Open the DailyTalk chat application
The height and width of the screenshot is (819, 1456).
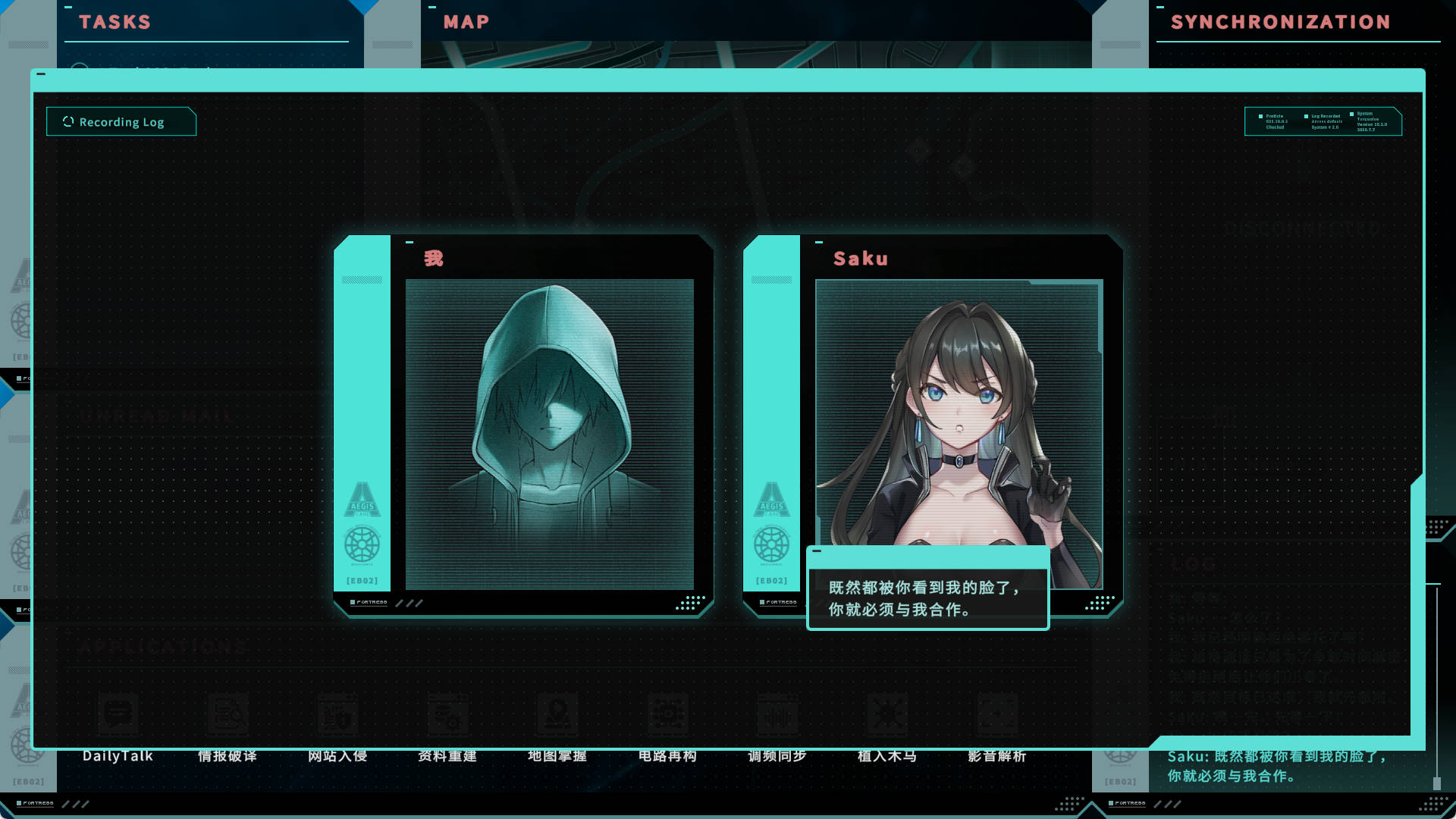[x=119, y=714]
